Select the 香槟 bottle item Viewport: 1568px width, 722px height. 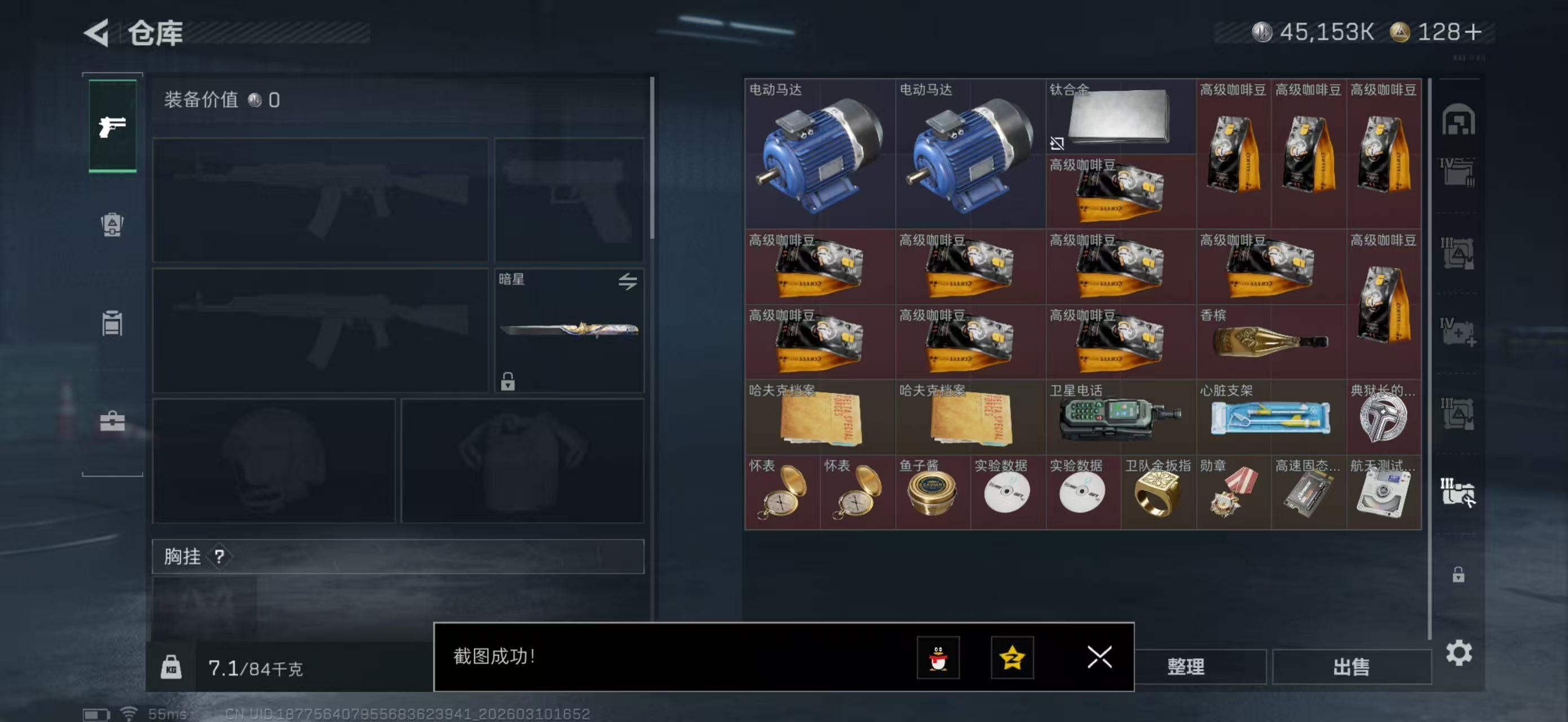tap(1270, 341)
